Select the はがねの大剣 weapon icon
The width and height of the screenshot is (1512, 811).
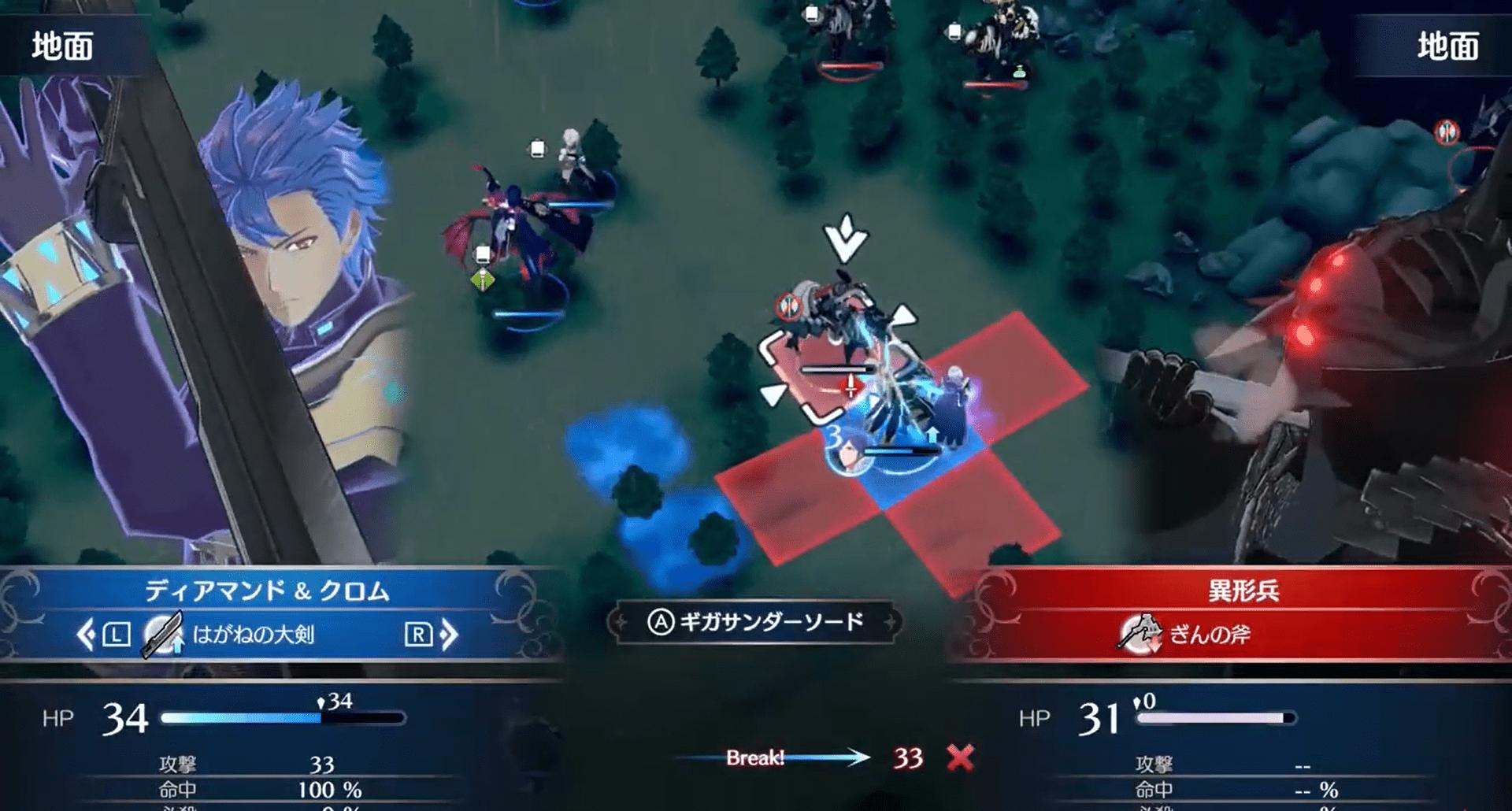(x=163, y=635)
